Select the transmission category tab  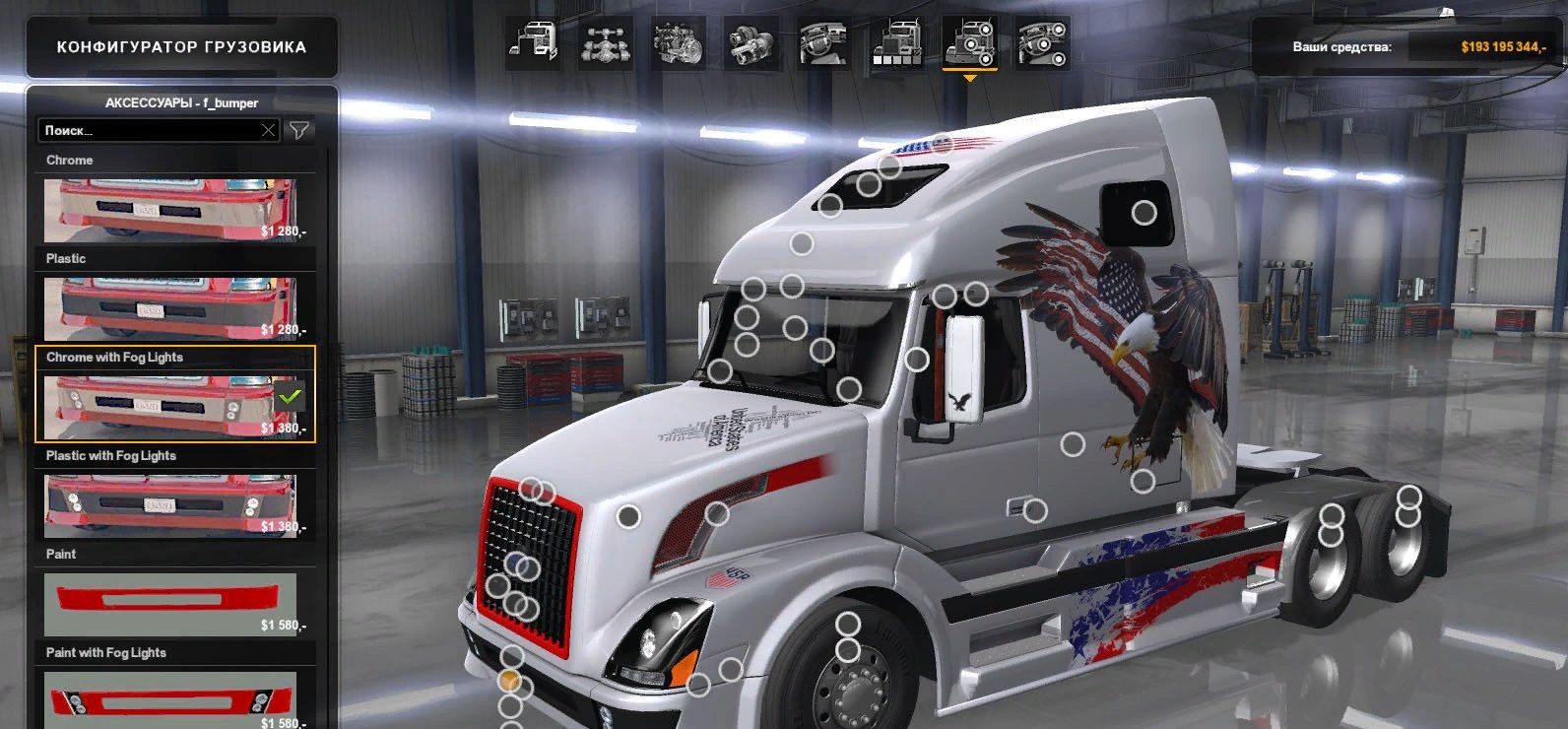751,43
